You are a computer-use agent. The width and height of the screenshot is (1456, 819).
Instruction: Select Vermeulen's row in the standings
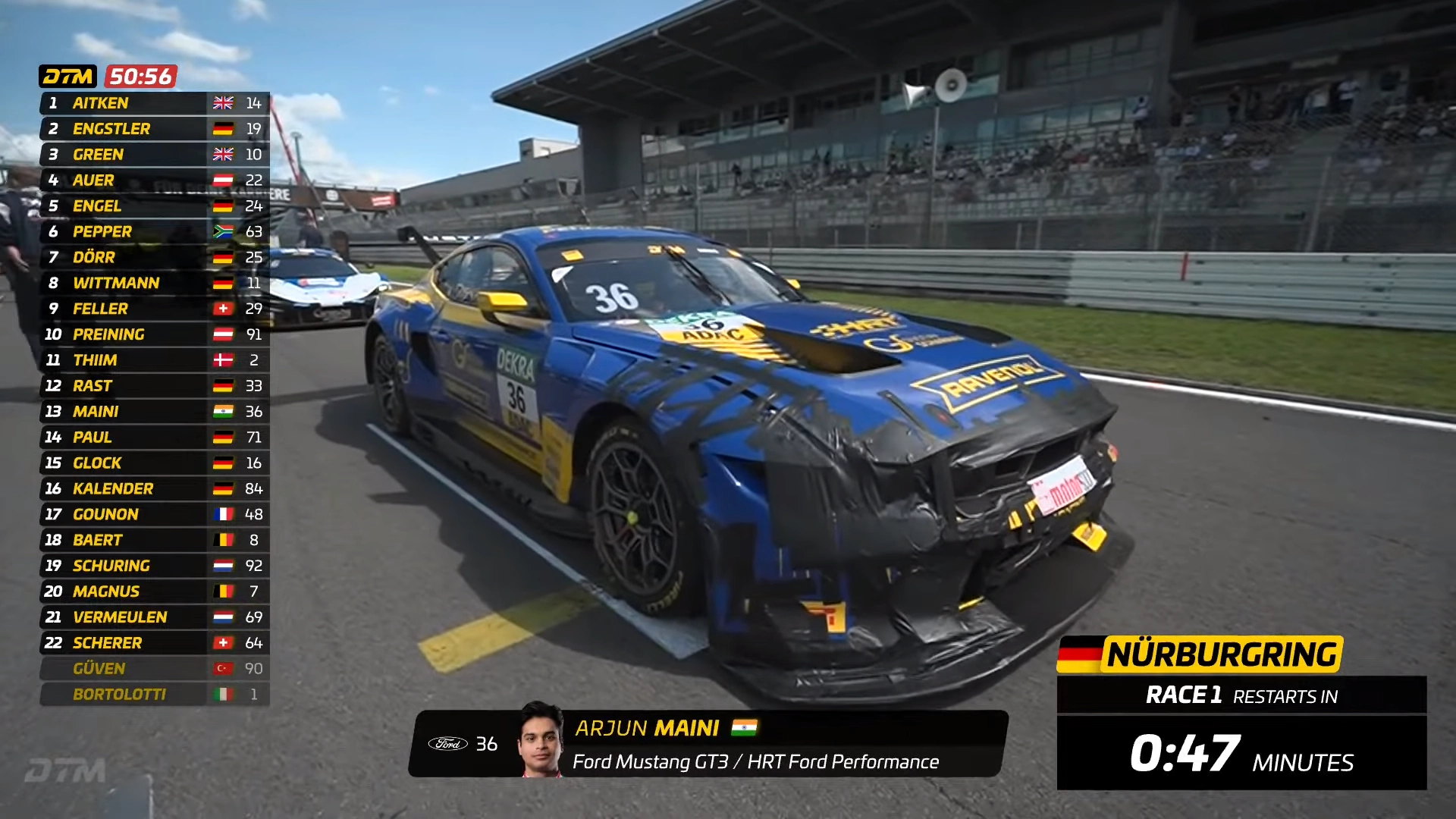(x=154, y=617)
